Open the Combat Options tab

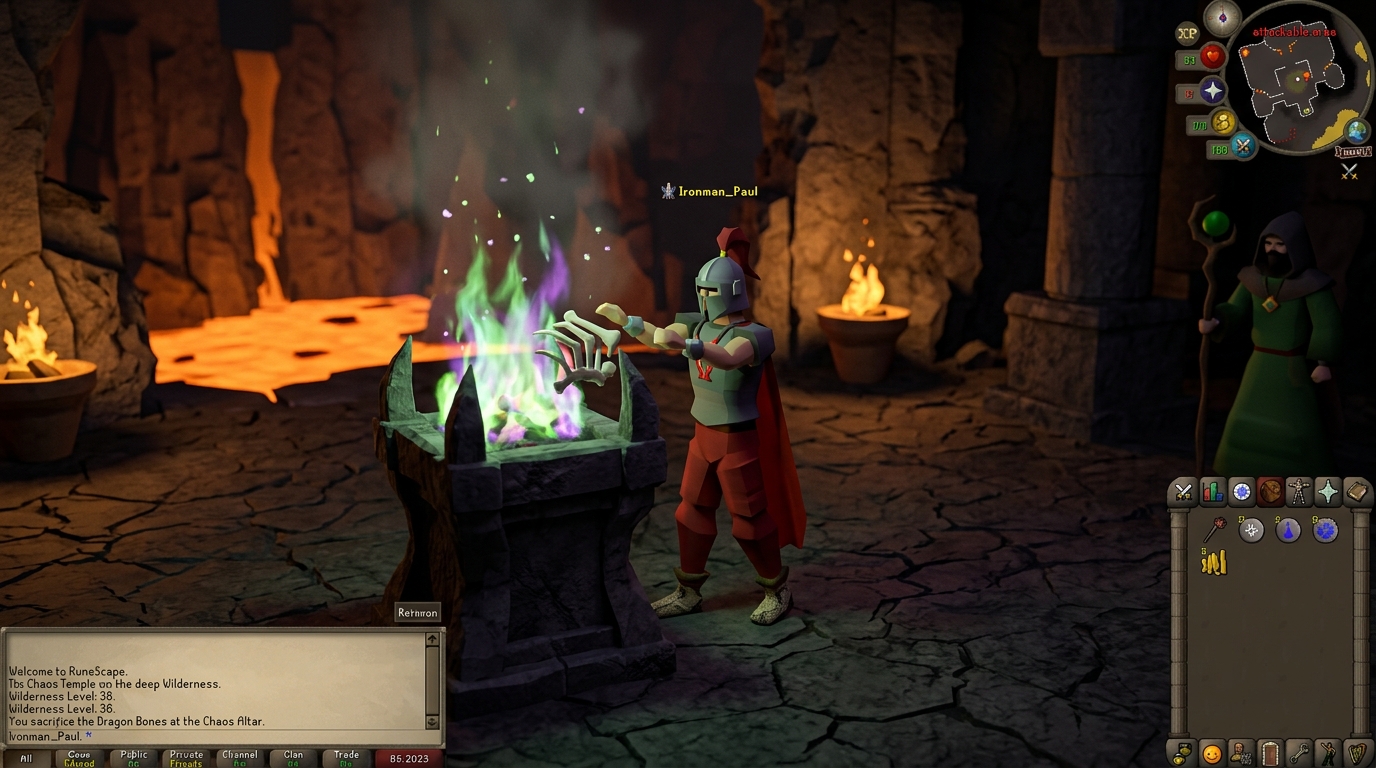1183,491
